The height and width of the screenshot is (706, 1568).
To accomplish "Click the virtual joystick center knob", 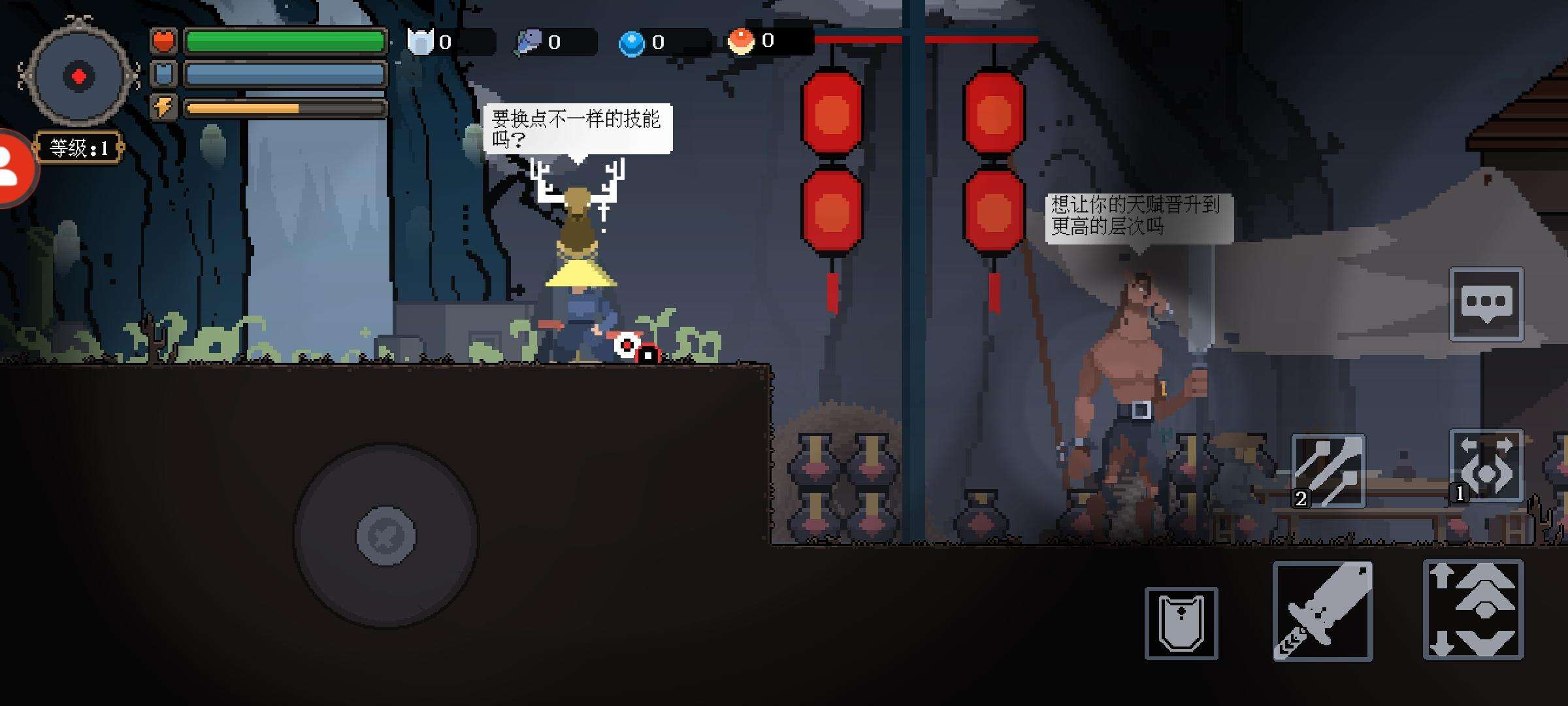I will click(385, 536).
